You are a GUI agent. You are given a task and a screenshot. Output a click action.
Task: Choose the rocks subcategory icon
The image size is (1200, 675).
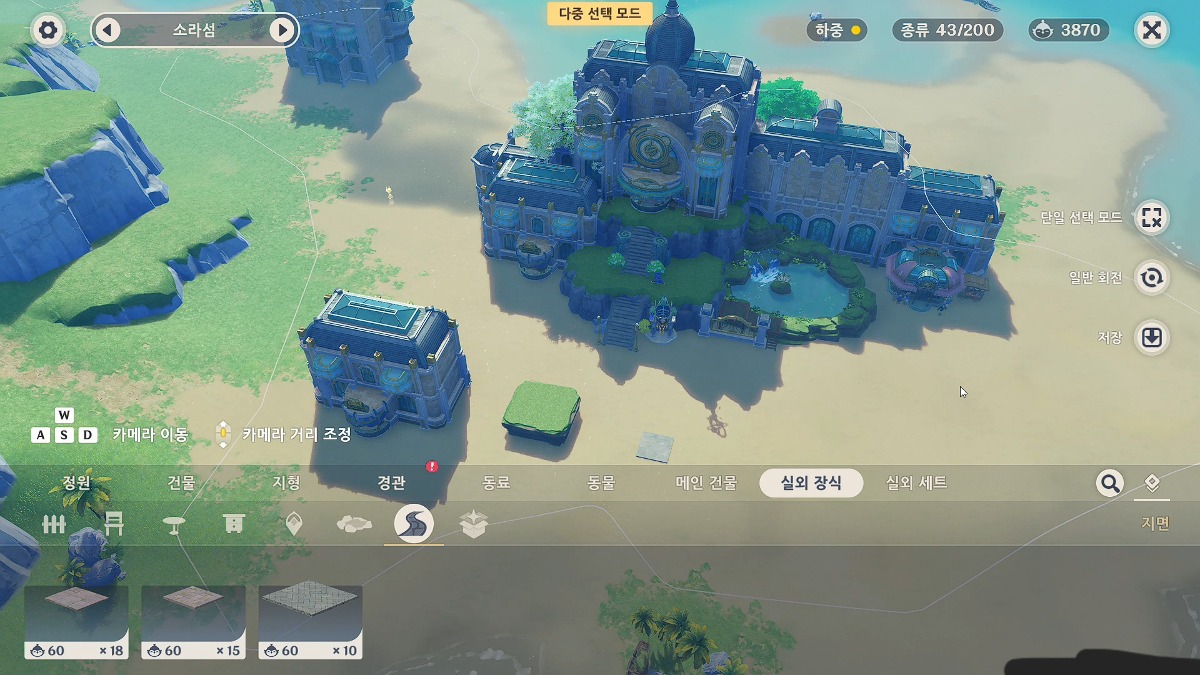coord(354,524)
